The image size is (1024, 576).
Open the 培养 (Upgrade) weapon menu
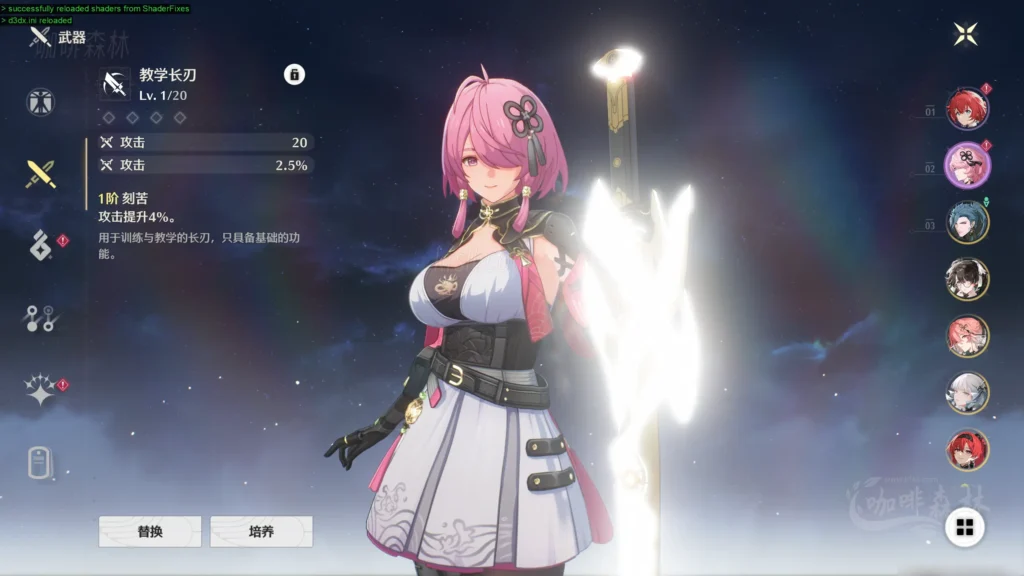click(x=261, y=532)
